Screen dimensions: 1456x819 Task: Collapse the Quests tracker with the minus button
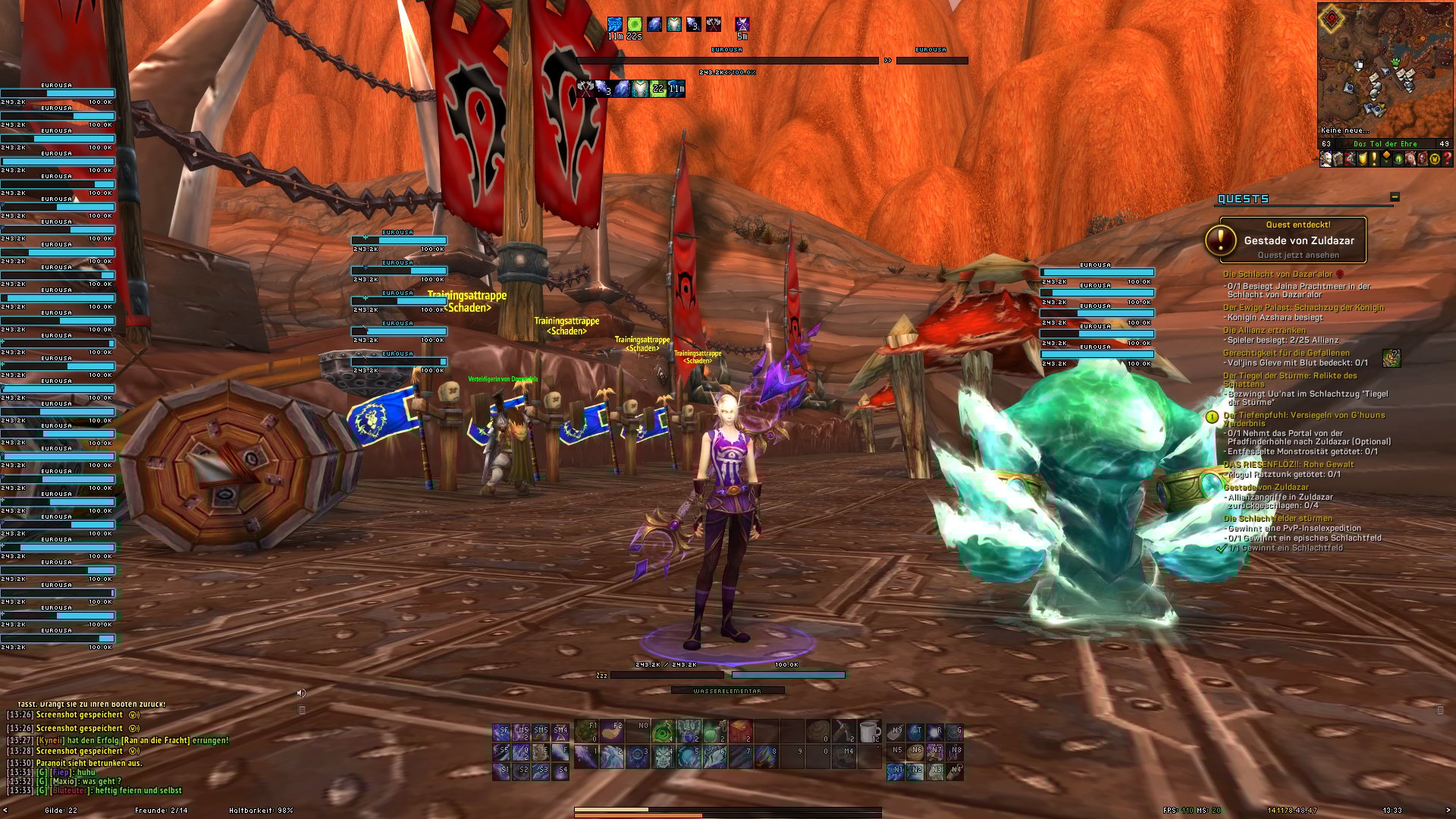[x=1394, y=197]
